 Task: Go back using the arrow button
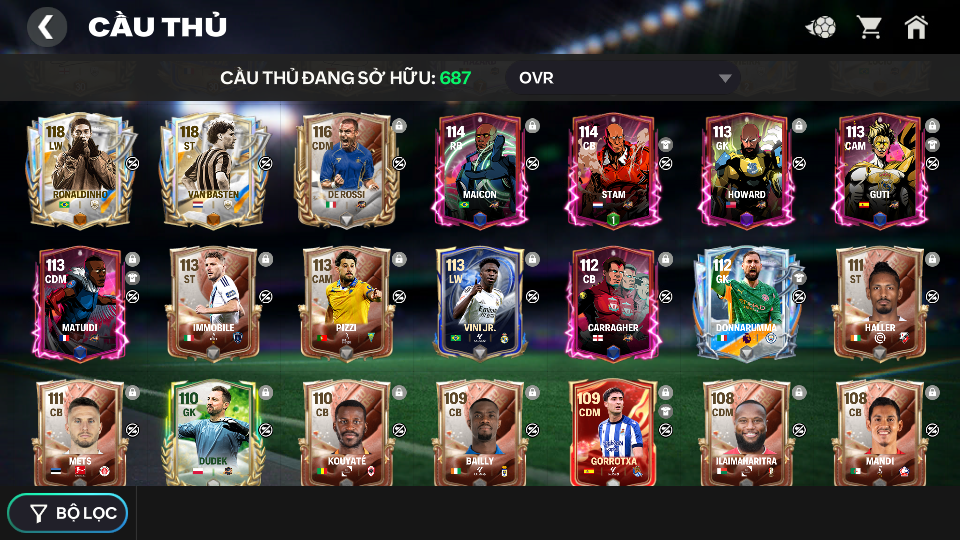pyautogui.click(x=46, y=27)
